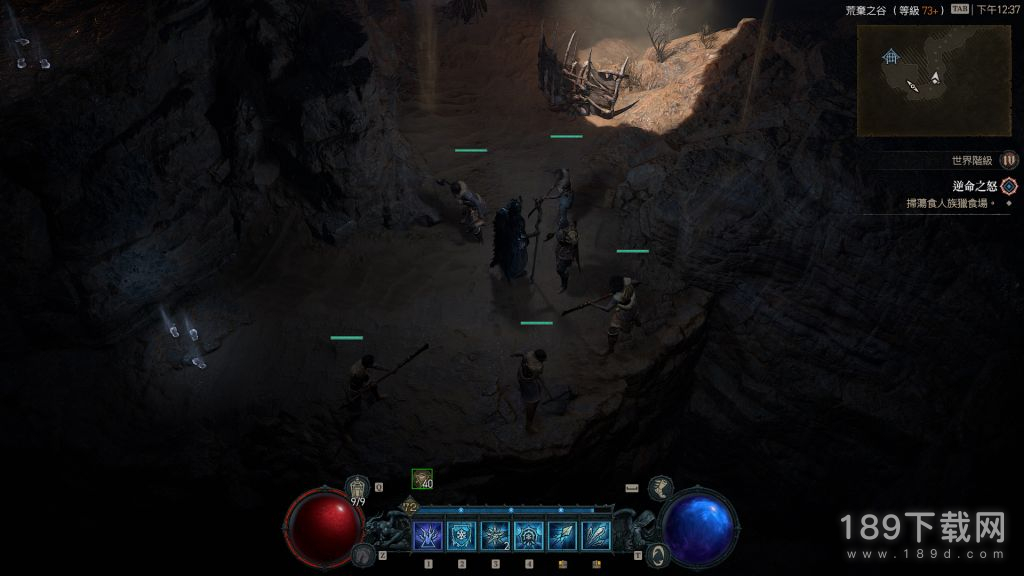Click the buff icon showing 40 stacks
Image resolution: width=1024 pixels, height=576 pixels.
click(x=422, y=479)
